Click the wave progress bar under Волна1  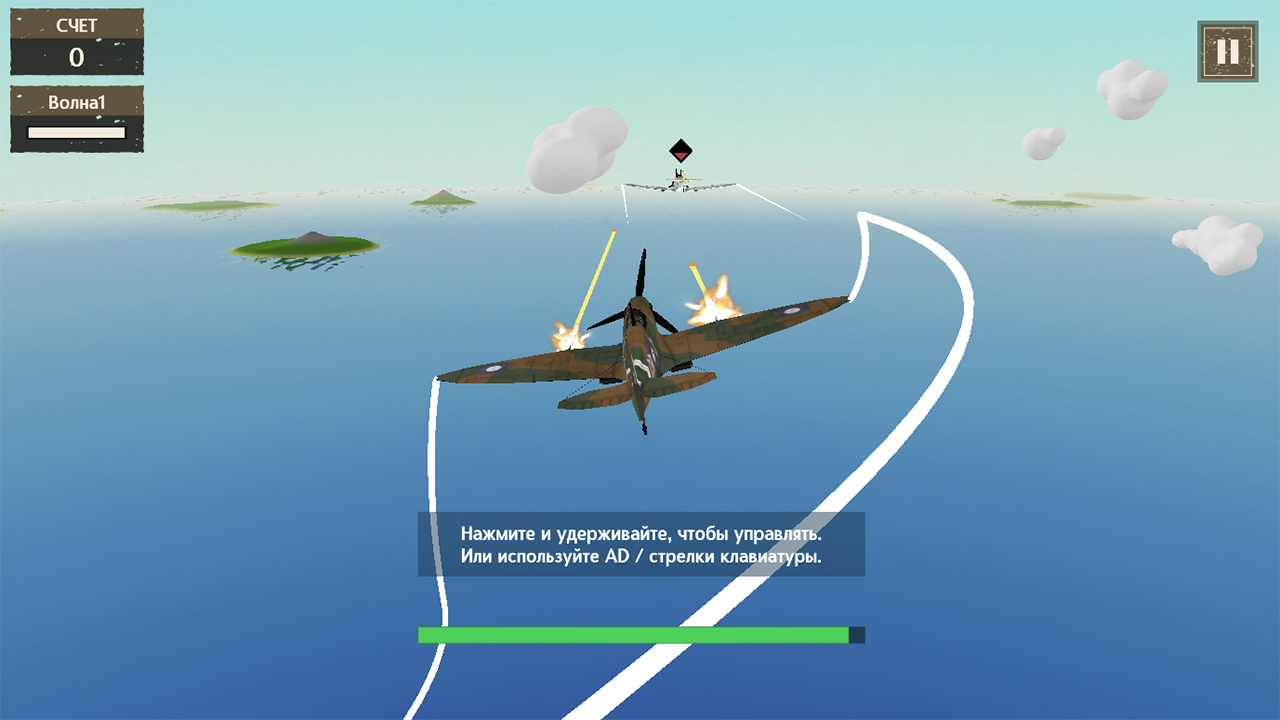coord(75,131)
